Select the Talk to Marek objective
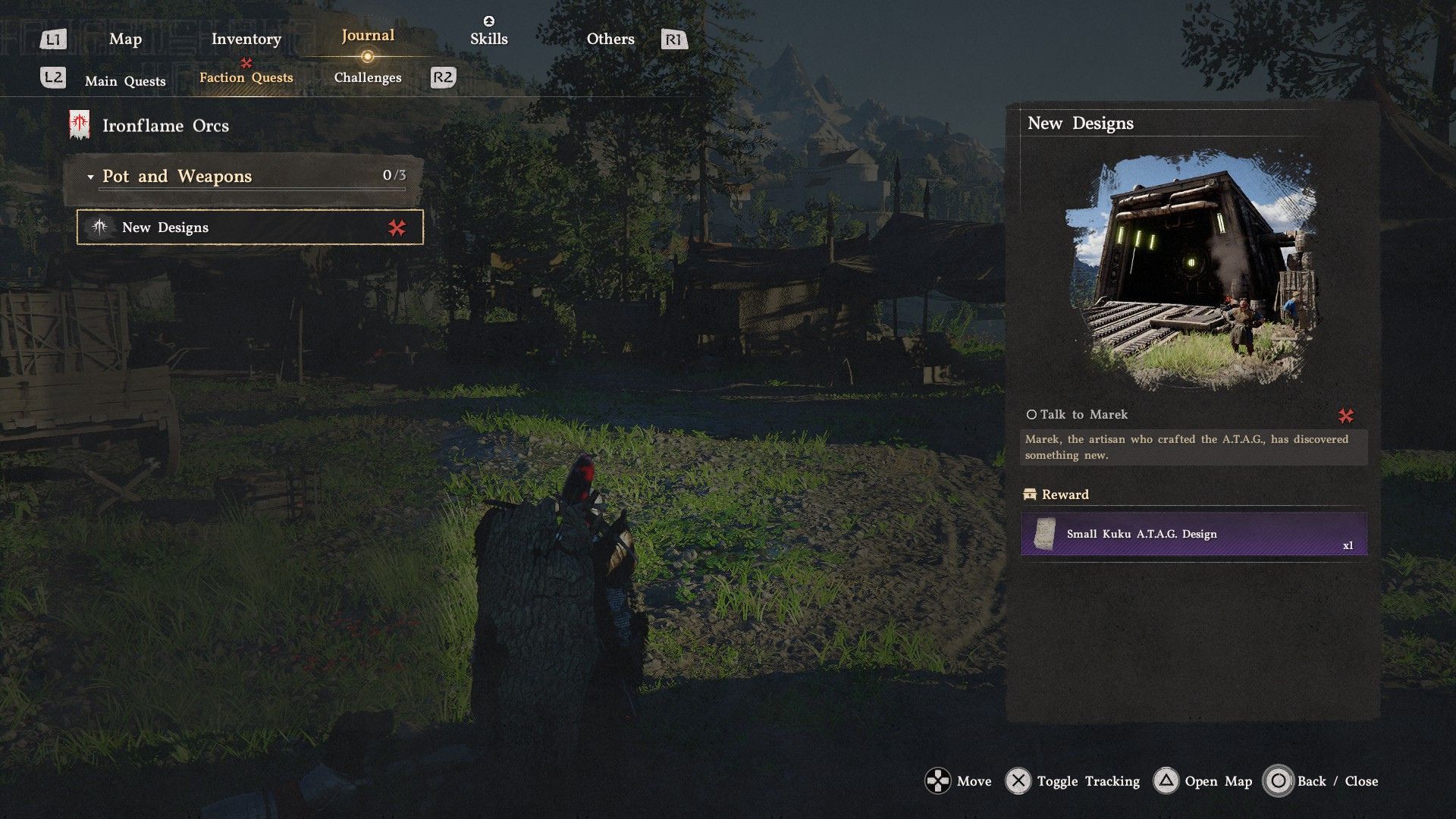The height and width of the screenshot is (819, 1456). coord(1083,415)
